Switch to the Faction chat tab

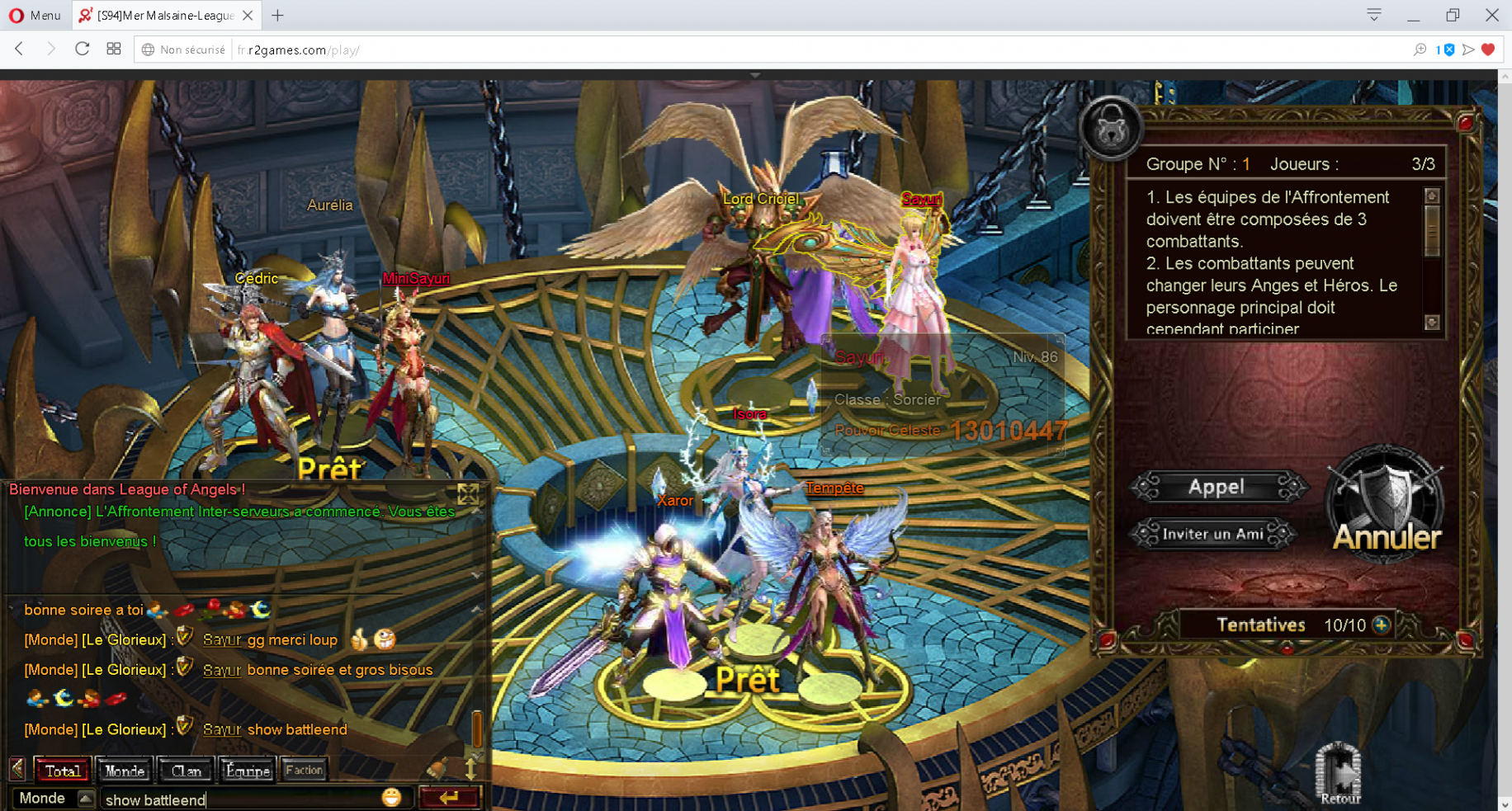click(x=304, y=771)
